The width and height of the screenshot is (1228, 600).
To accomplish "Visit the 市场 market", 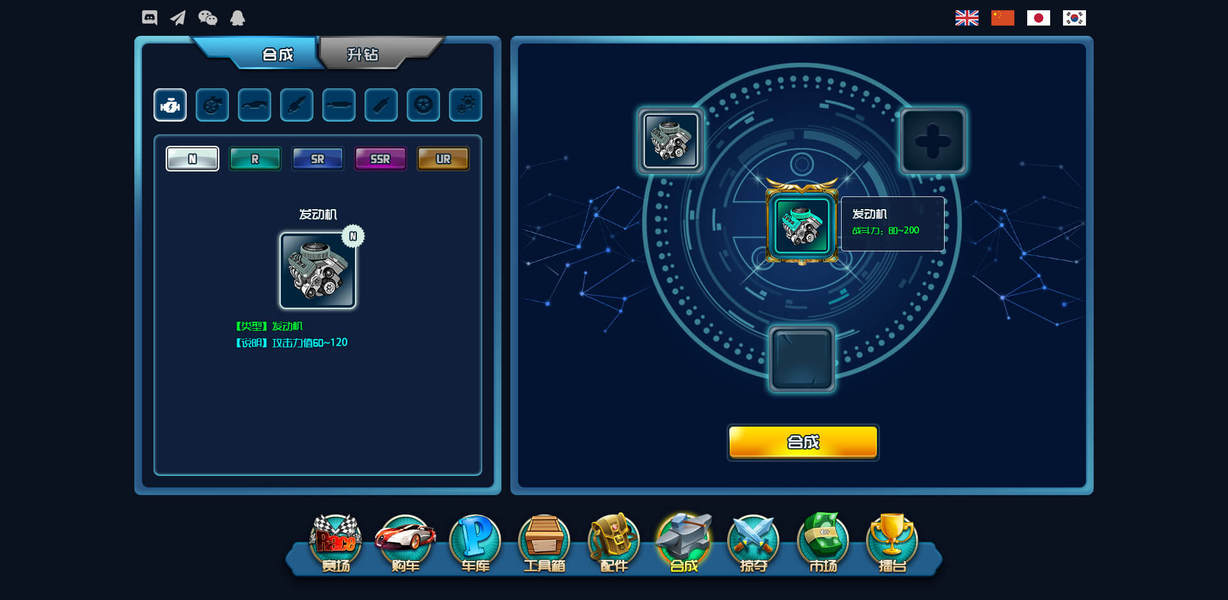I will click(822, 543).
